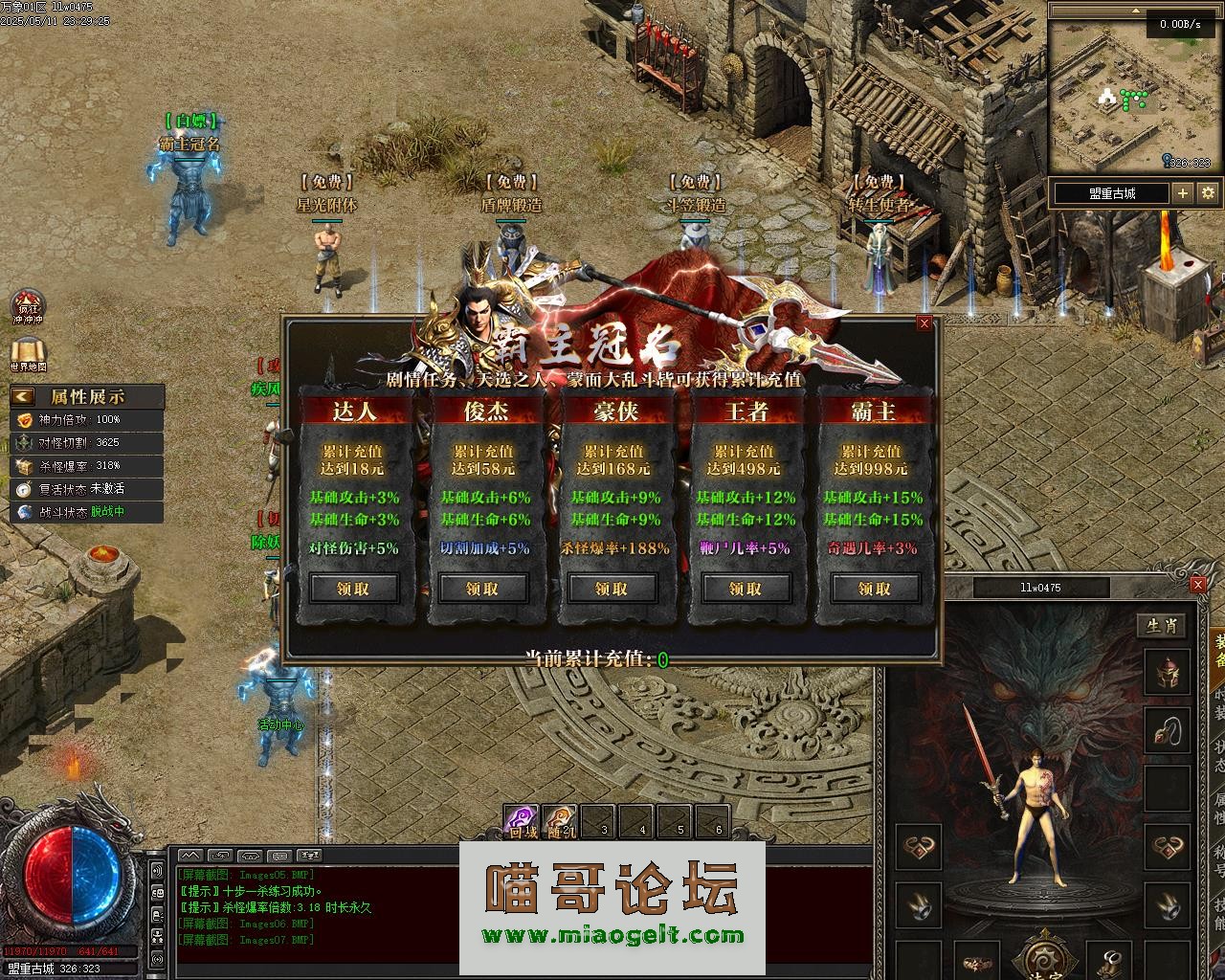Open the 生肖 zodiac button
This screenshot has width=1225, height=980.
tap(1162, 626)
